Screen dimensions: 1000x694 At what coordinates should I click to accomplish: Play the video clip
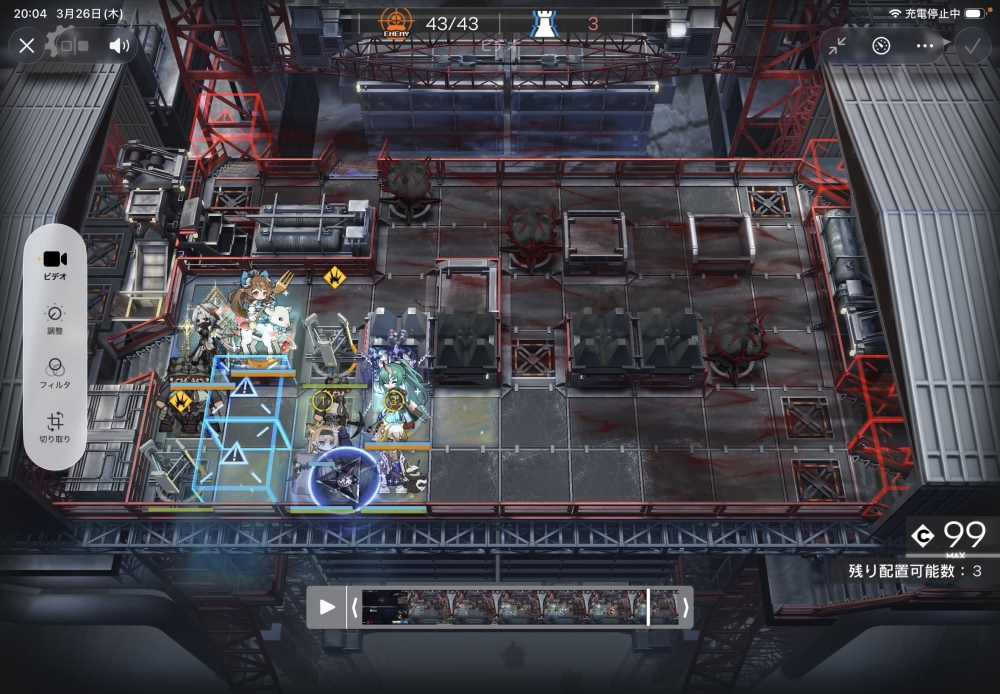327,607
